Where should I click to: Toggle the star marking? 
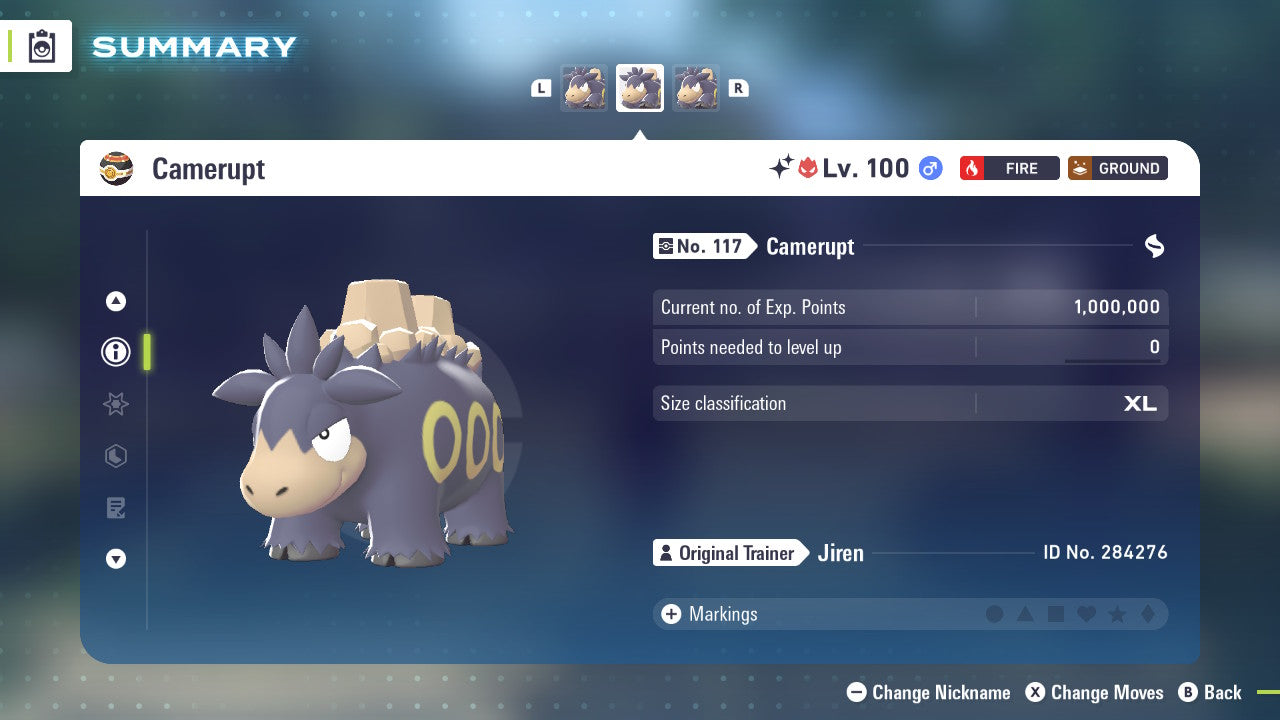(1116, 614)
